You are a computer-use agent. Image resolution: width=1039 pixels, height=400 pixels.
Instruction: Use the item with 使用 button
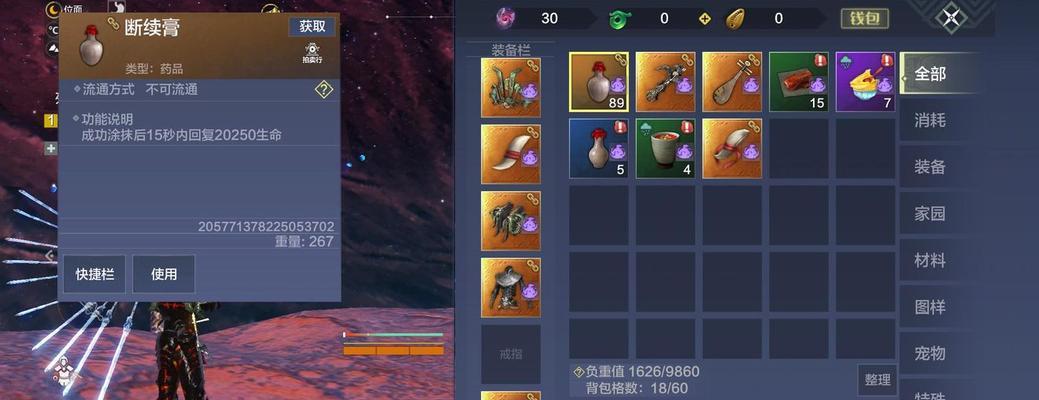pyautogui.click(x=163, y=274)
